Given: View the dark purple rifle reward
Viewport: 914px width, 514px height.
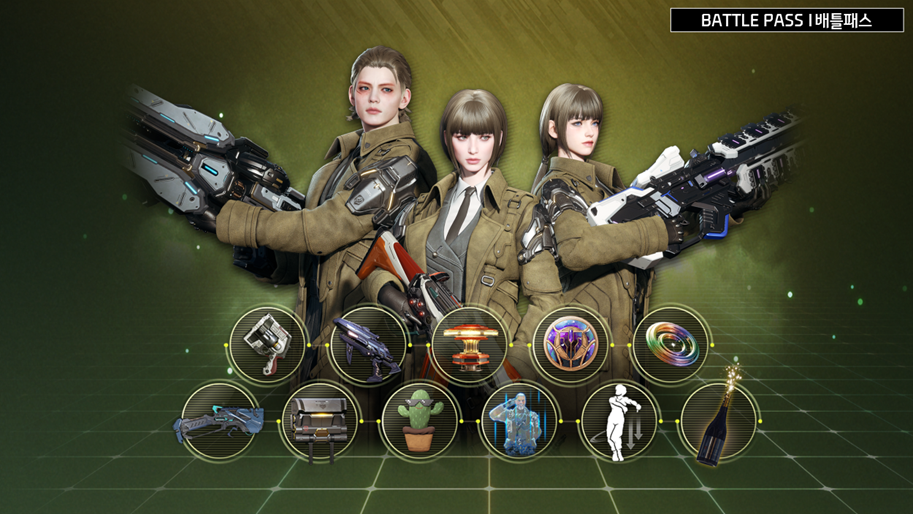Looking at the screenshot, I should pos(368,344).
